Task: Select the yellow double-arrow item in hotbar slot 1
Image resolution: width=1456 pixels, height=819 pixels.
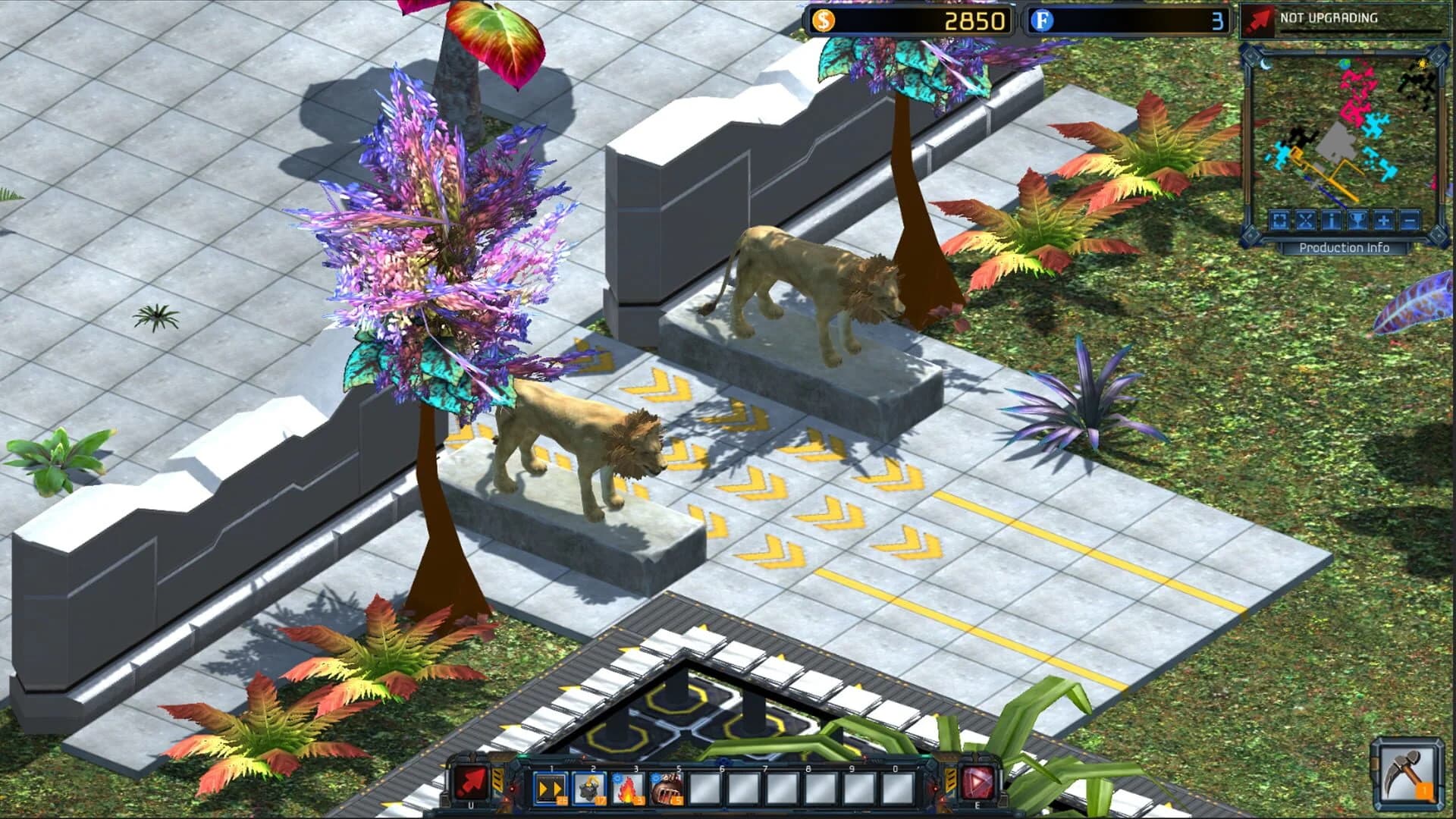Action: [551, 788]
